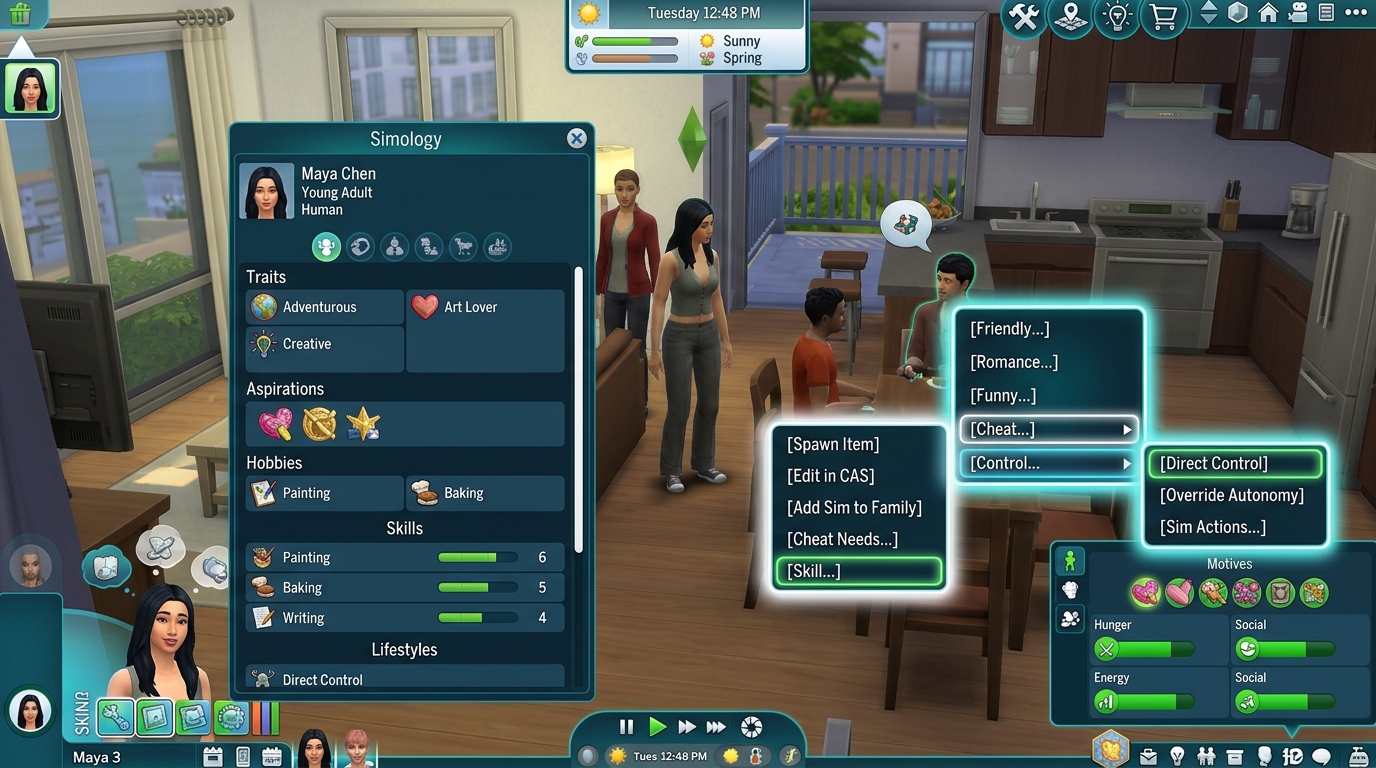Switch Motives panel to the skeleton body tab
This screenshot has height=768, width=1376.
[x=1070, y=590]
